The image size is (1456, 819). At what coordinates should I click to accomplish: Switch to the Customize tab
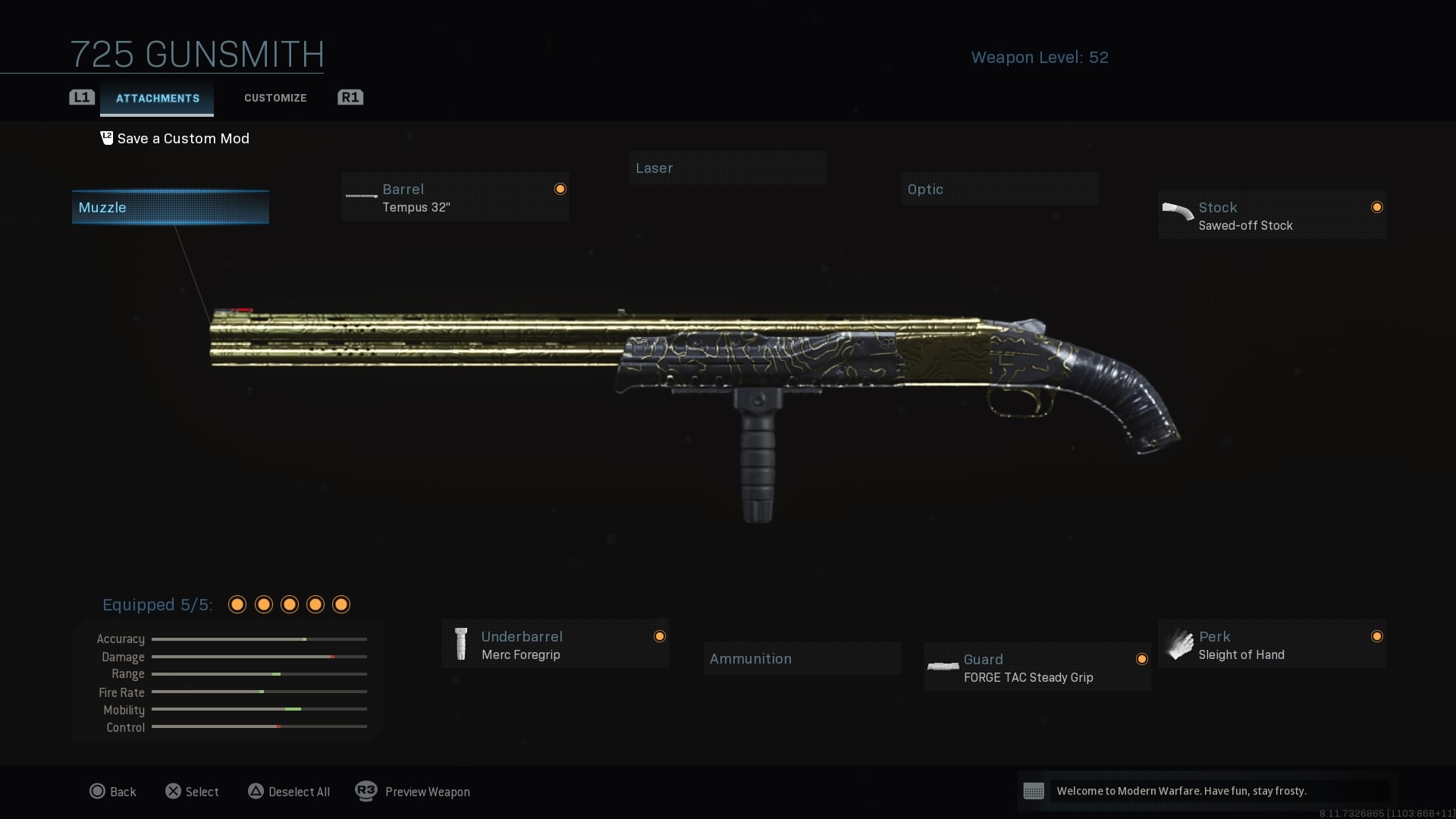[275, 97]
